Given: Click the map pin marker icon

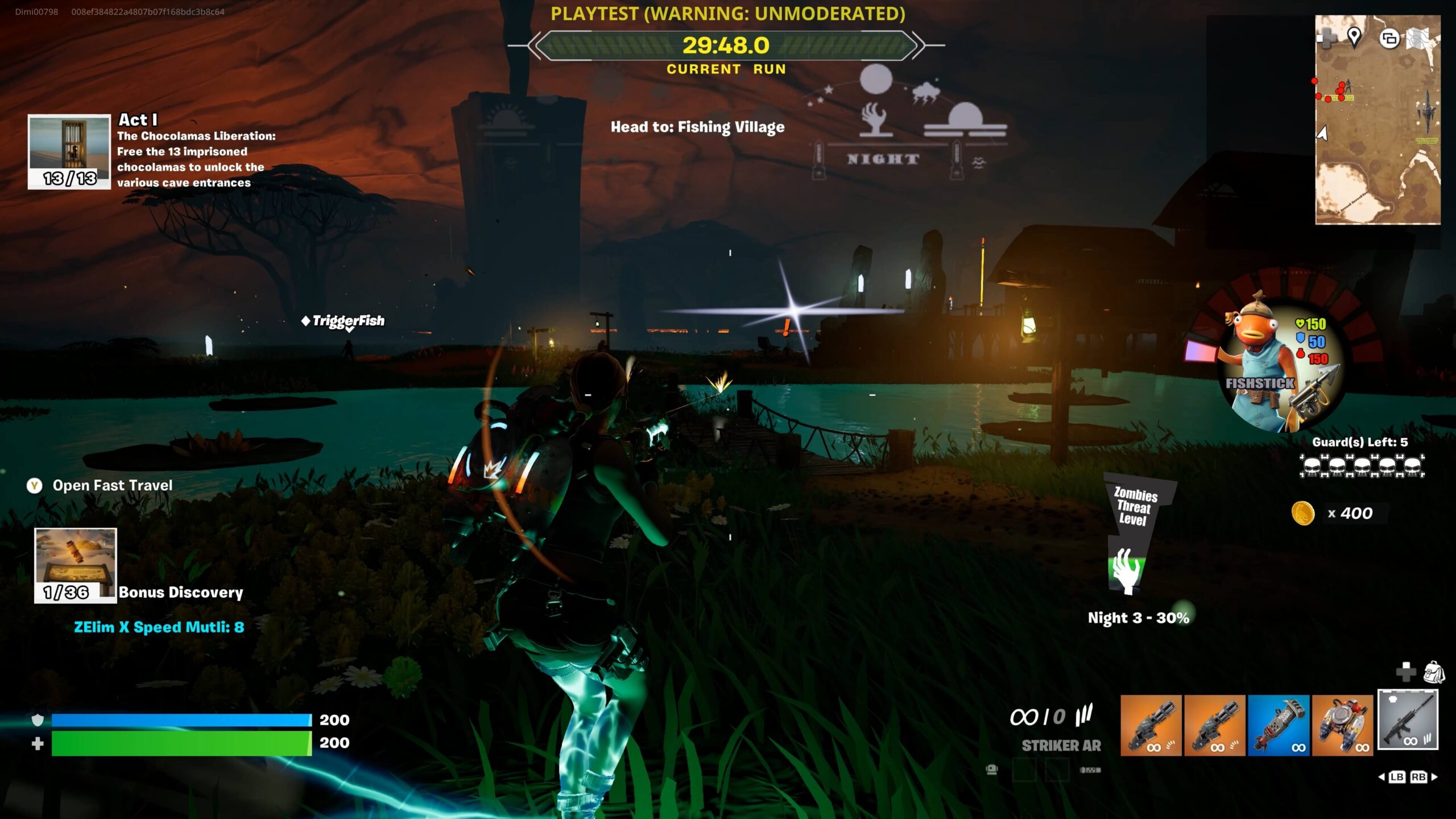Looking at the screenshot, I should (1354, 37).
